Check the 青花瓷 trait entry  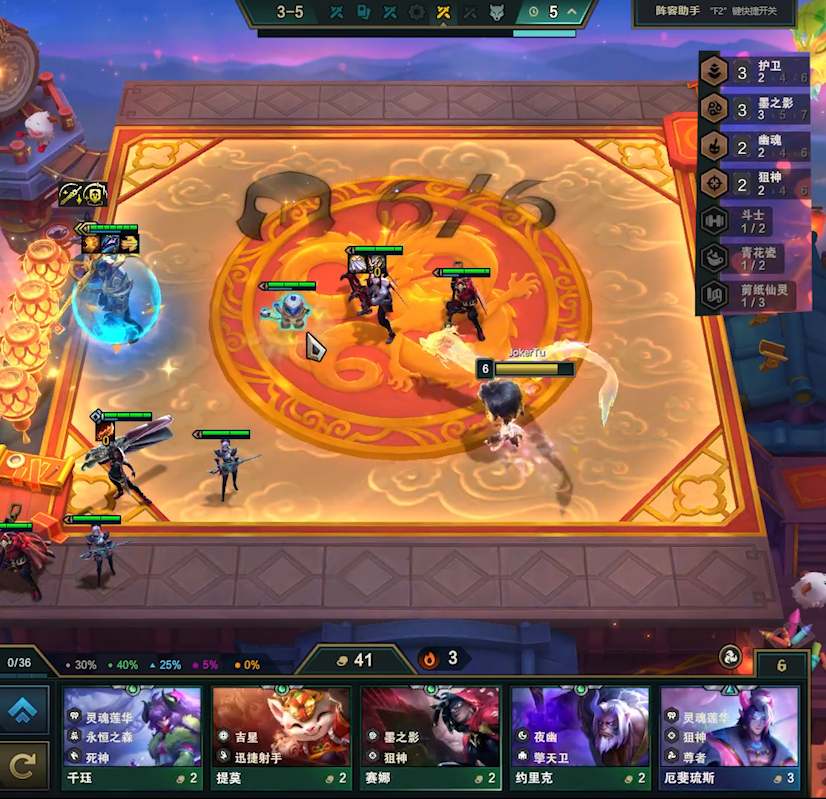pos(752,257)
